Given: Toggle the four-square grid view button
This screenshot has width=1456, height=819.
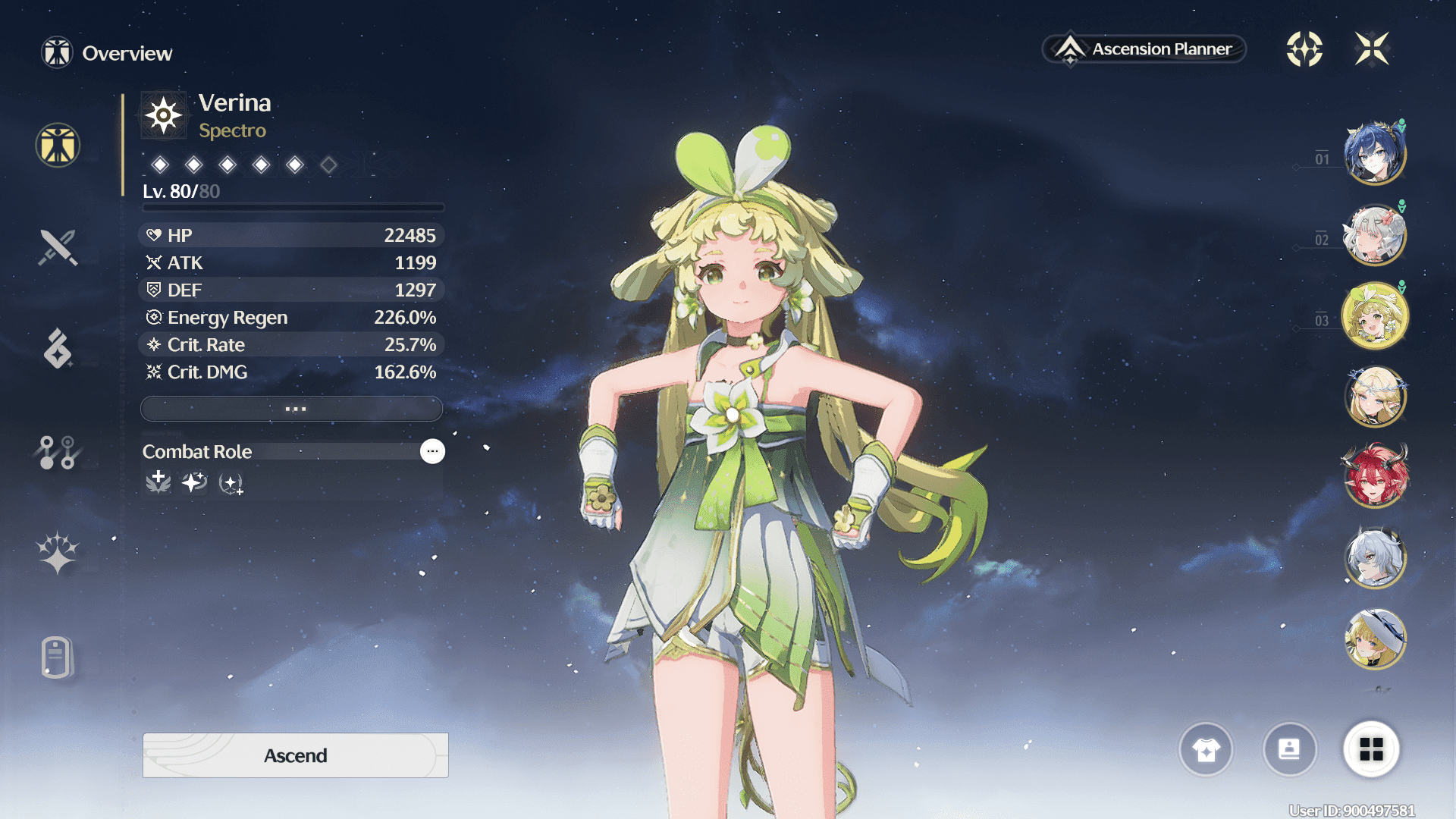Looking at the screenshot, I should [x=1371, y=750].
